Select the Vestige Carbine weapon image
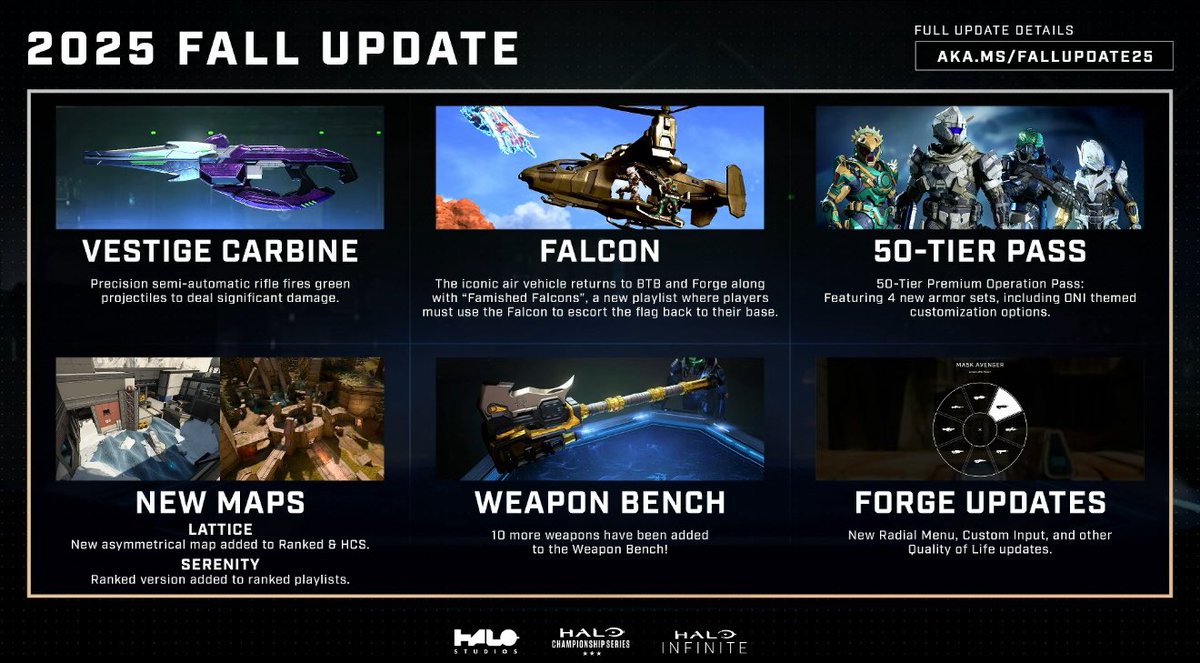The height and width of the screenshot is (663, 1200). click(x=220, y=168)
